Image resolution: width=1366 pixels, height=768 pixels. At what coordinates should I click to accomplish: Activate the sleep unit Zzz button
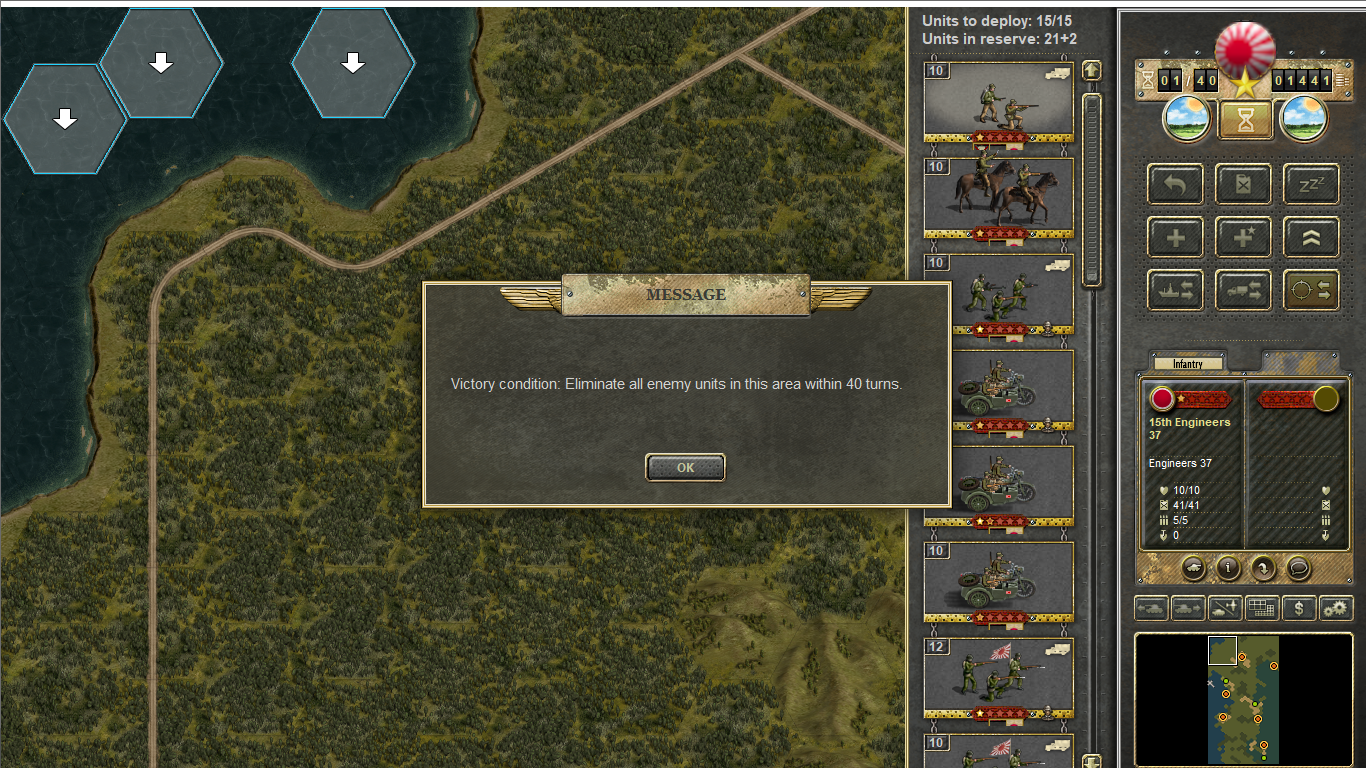1311,184
